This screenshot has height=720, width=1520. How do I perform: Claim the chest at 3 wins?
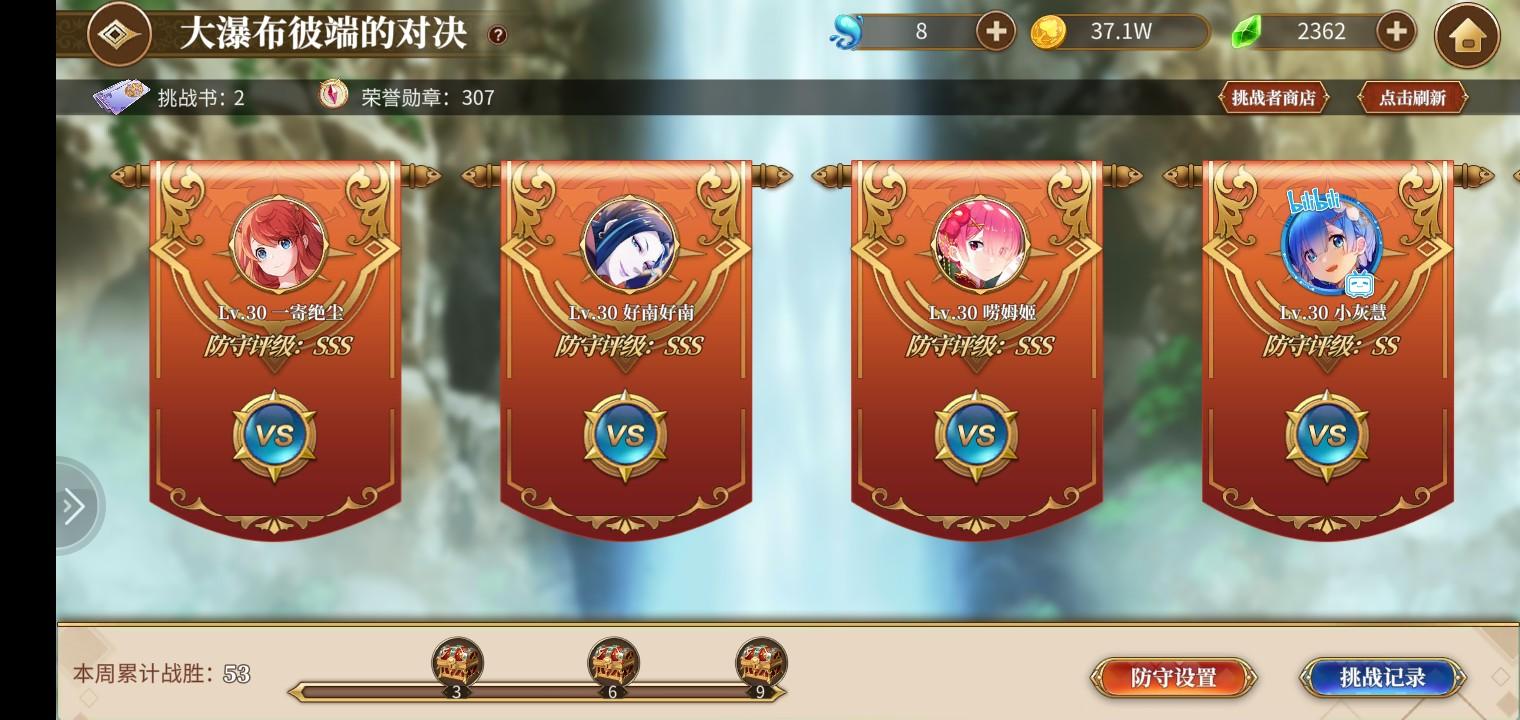tap(458, 661)
